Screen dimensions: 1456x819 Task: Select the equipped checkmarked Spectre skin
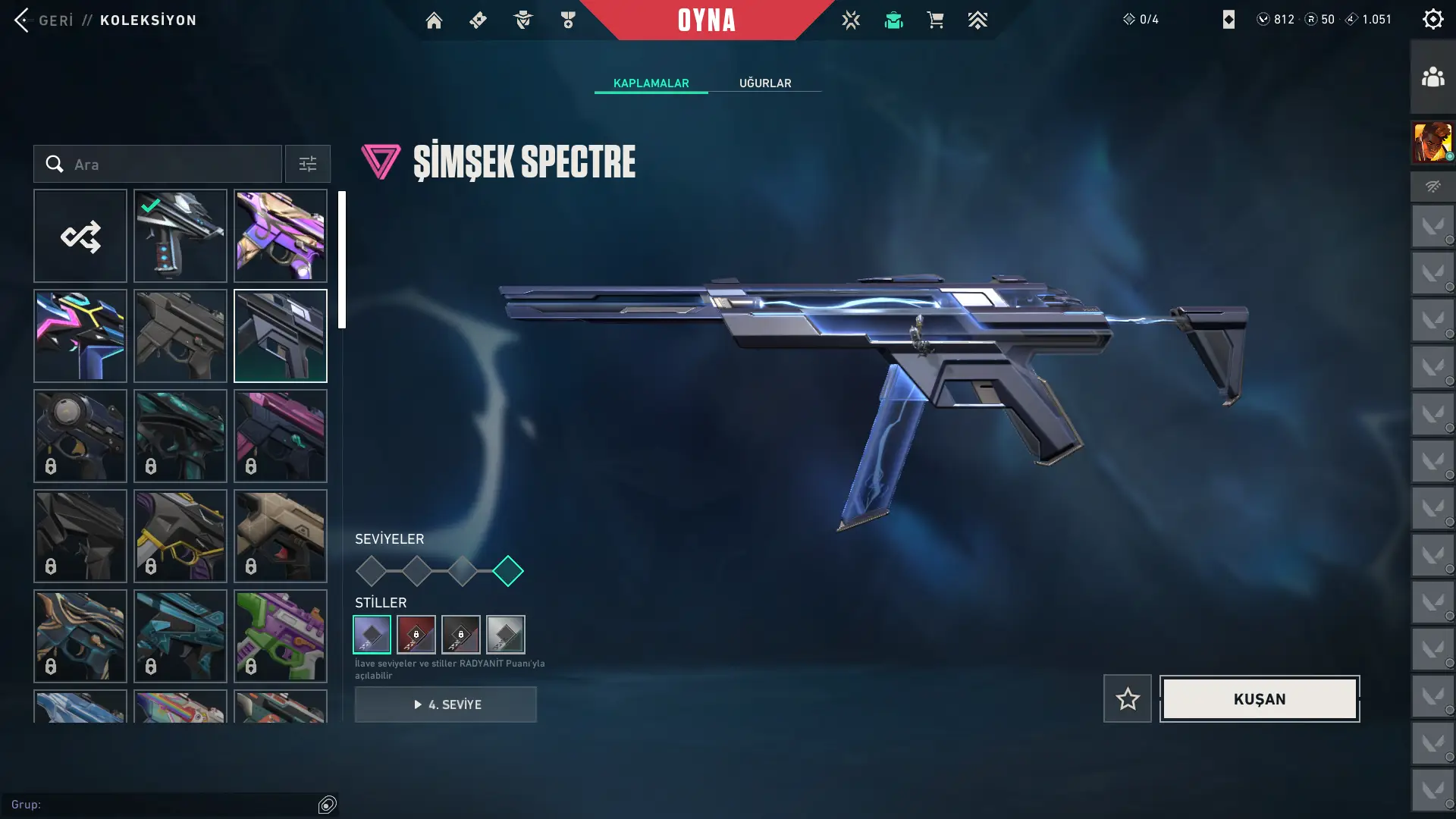[180, 236]
